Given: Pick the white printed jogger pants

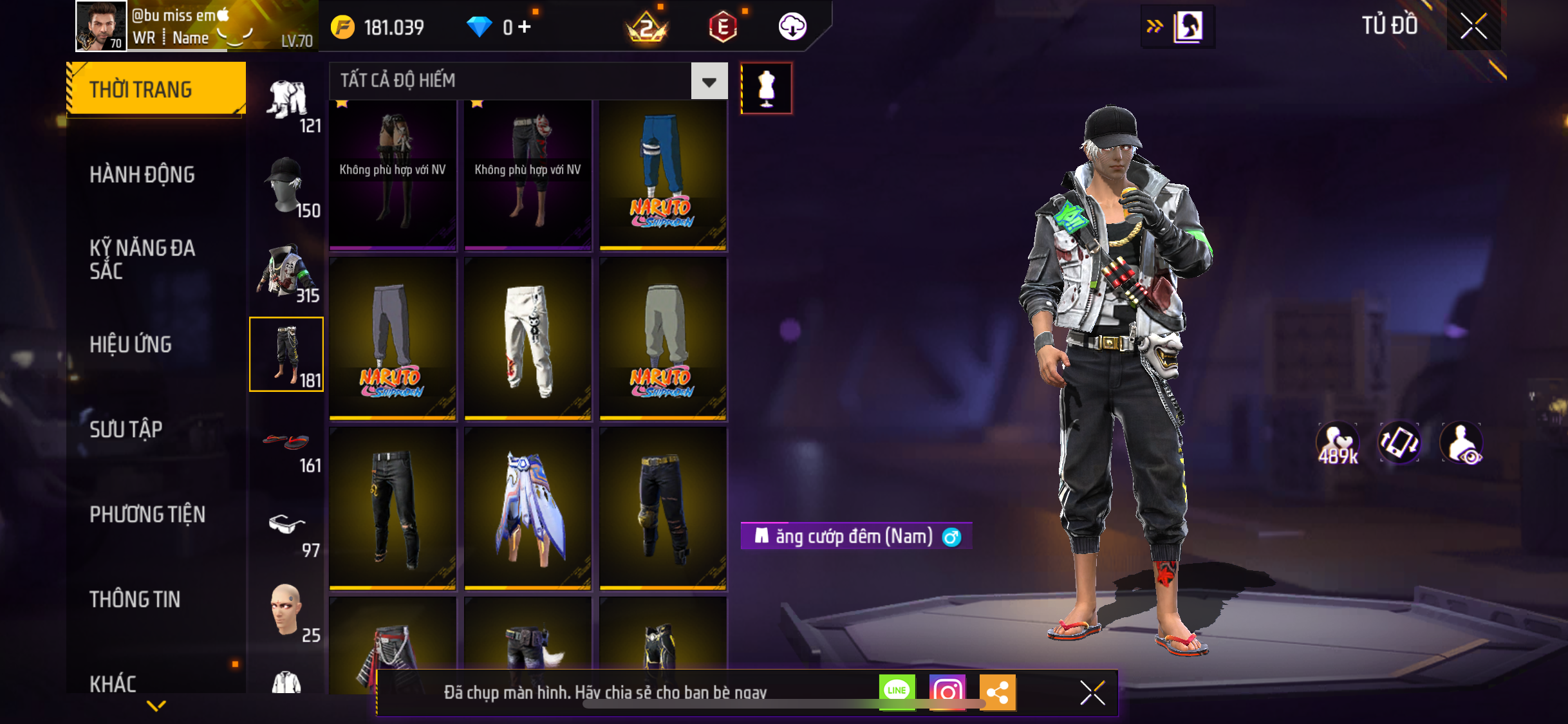Looking at the screenshot, I should point(528,339).
